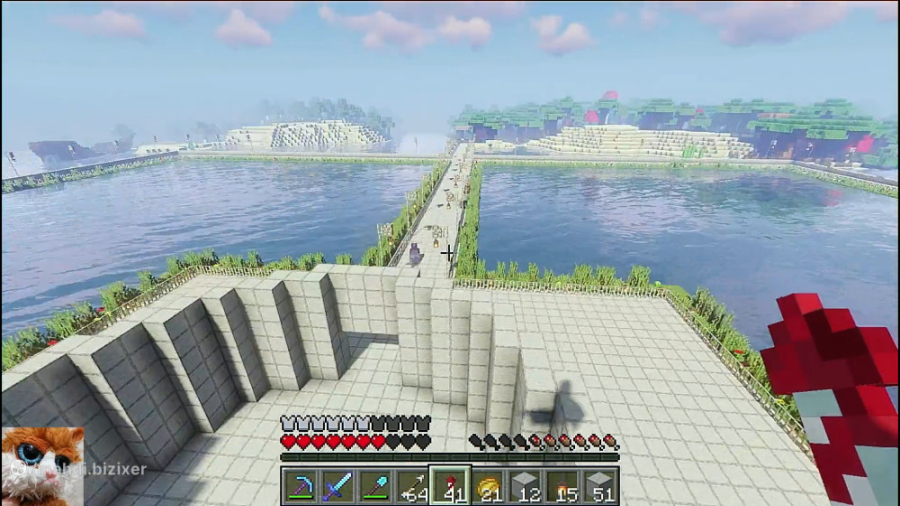
Task: Select the red item stack of 41
Action: pos(449,486)
